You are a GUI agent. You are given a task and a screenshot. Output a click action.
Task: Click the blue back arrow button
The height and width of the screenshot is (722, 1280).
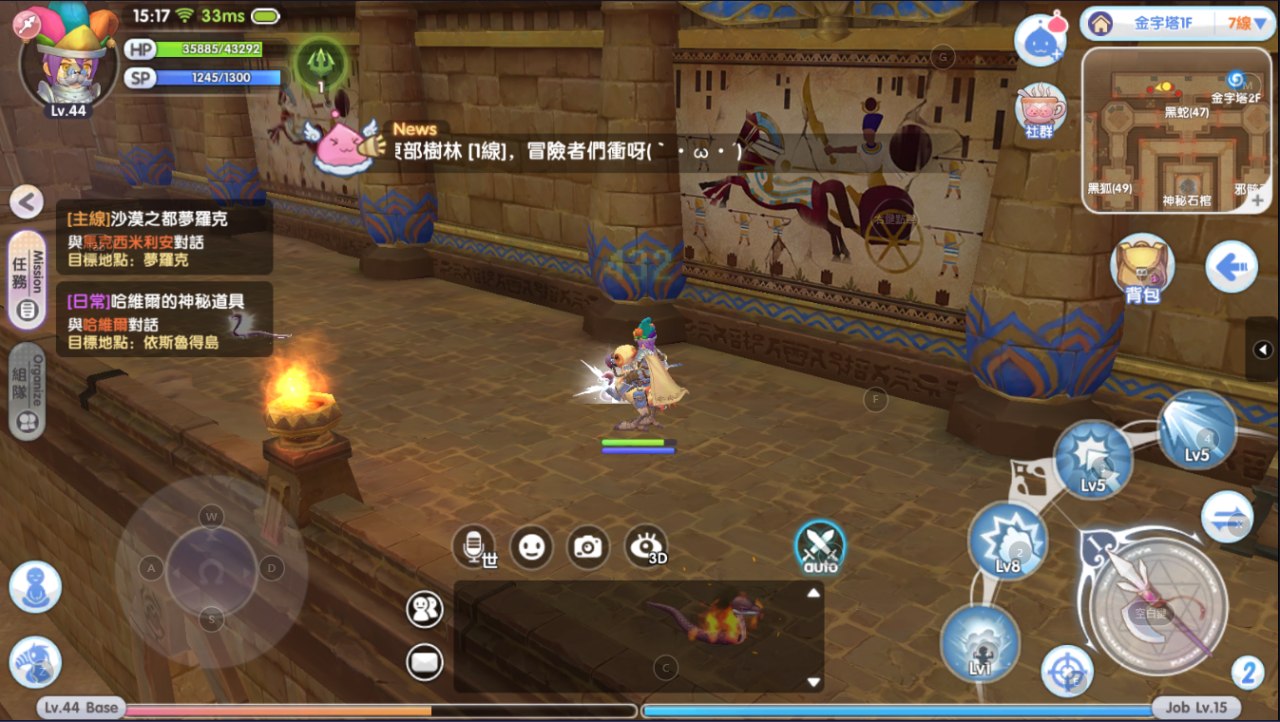1230,267
